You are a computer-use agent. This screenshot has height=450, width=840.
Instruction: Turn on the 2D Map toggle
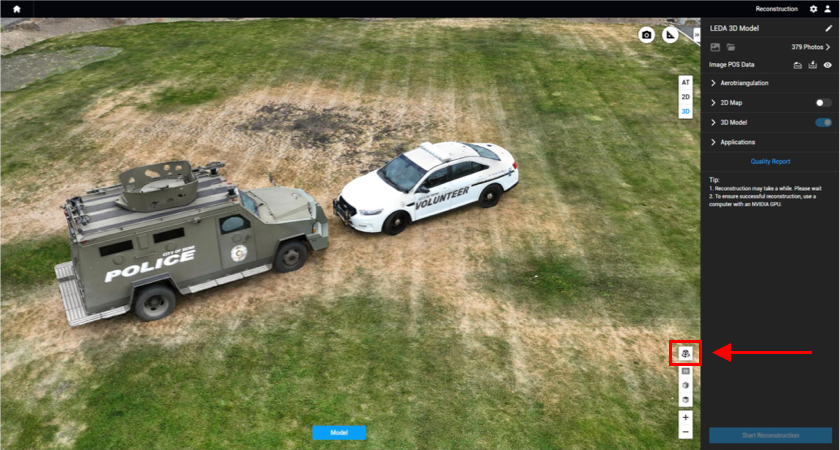pos(823,103)
